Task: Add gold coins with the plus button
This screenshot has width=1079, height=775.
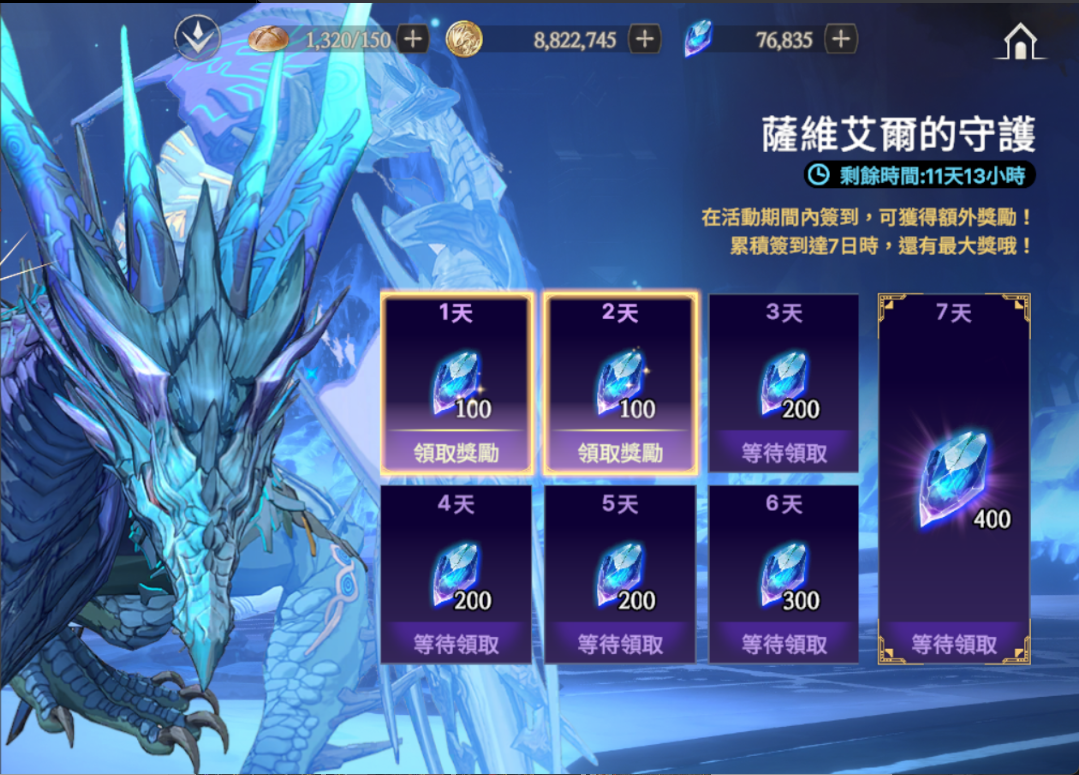Action: [644, 39]
